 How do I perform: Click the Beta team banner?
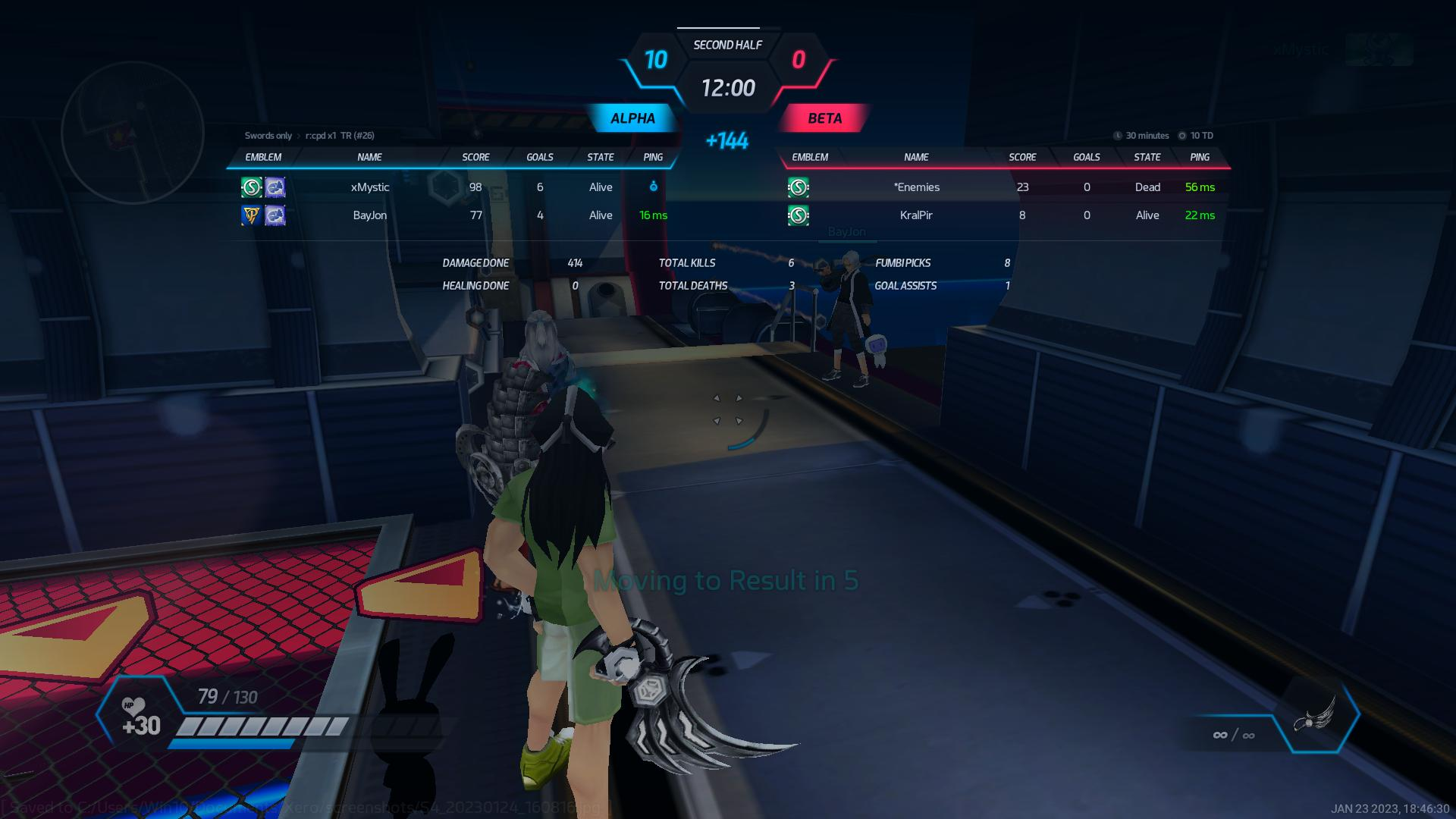click(824, 118)
